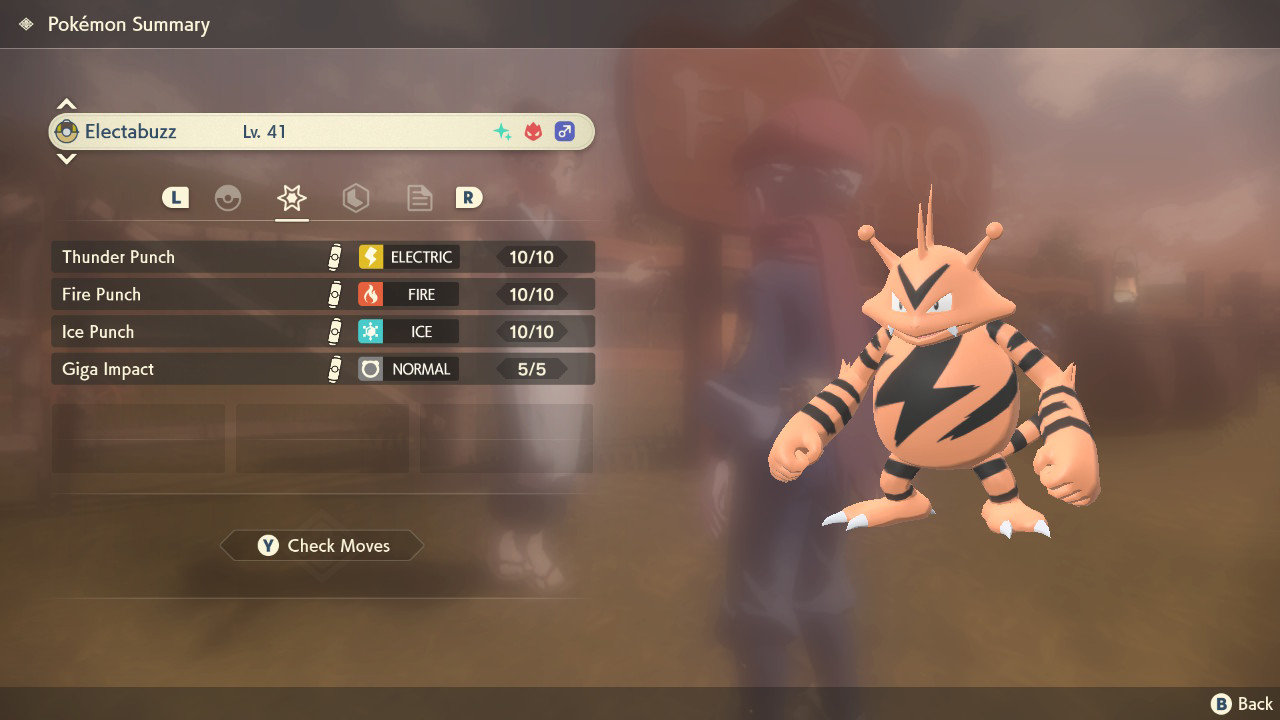
Task: Click the Normal type icon on Giga Impact
Action: 370,368
